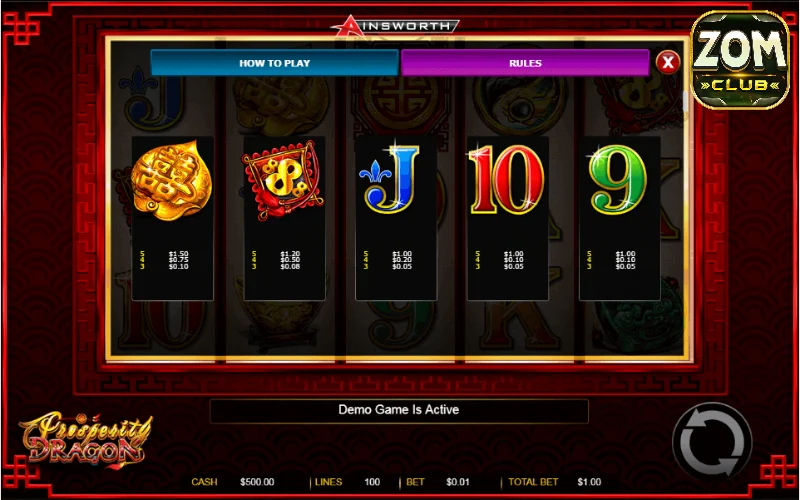Close the paytable with the red X

[668, 63]
